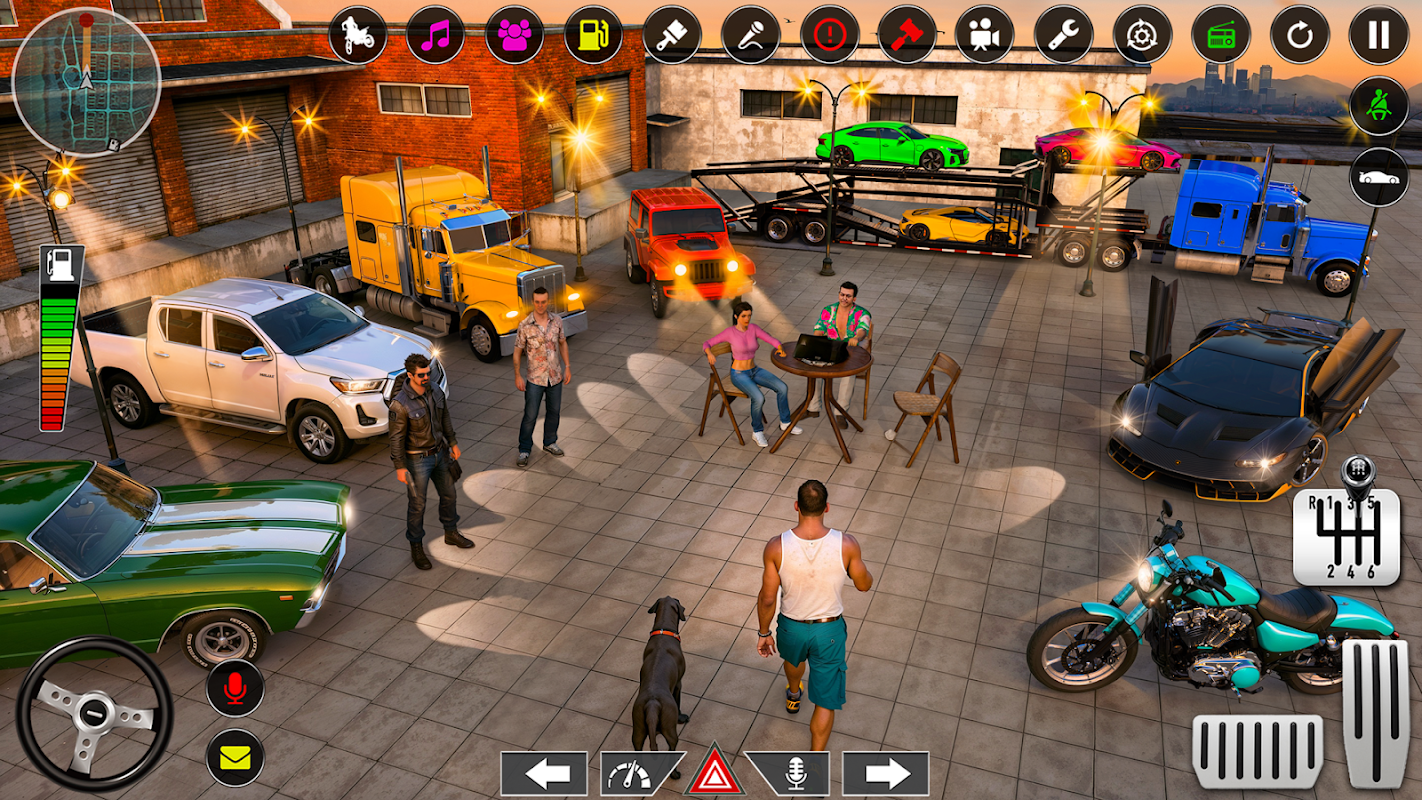1422x800 pixels.
Task: Toggle the music note button
Action: pyautogui.click(x=435, y=35)
